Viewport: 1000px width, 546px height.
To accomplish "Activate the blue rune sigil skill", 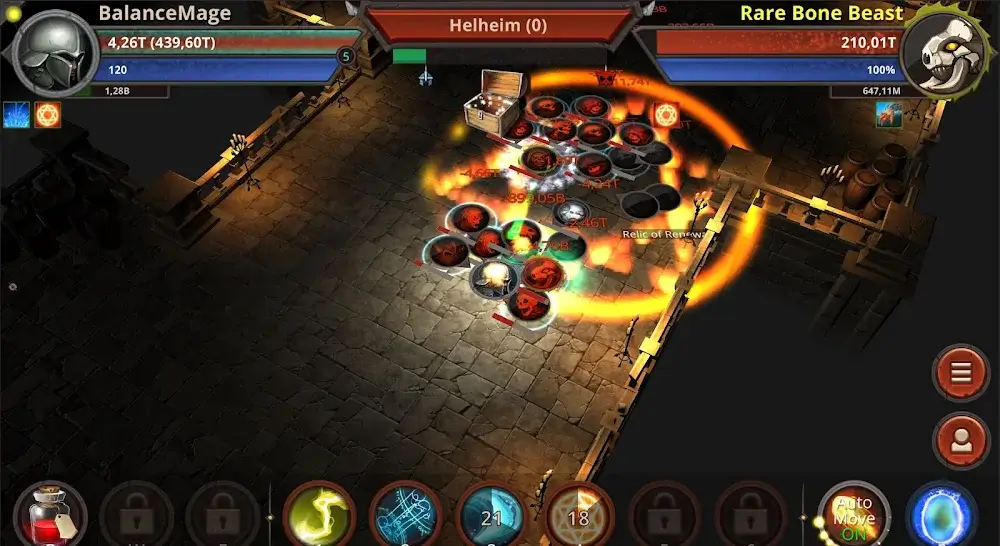I will [x=406, y=517].
